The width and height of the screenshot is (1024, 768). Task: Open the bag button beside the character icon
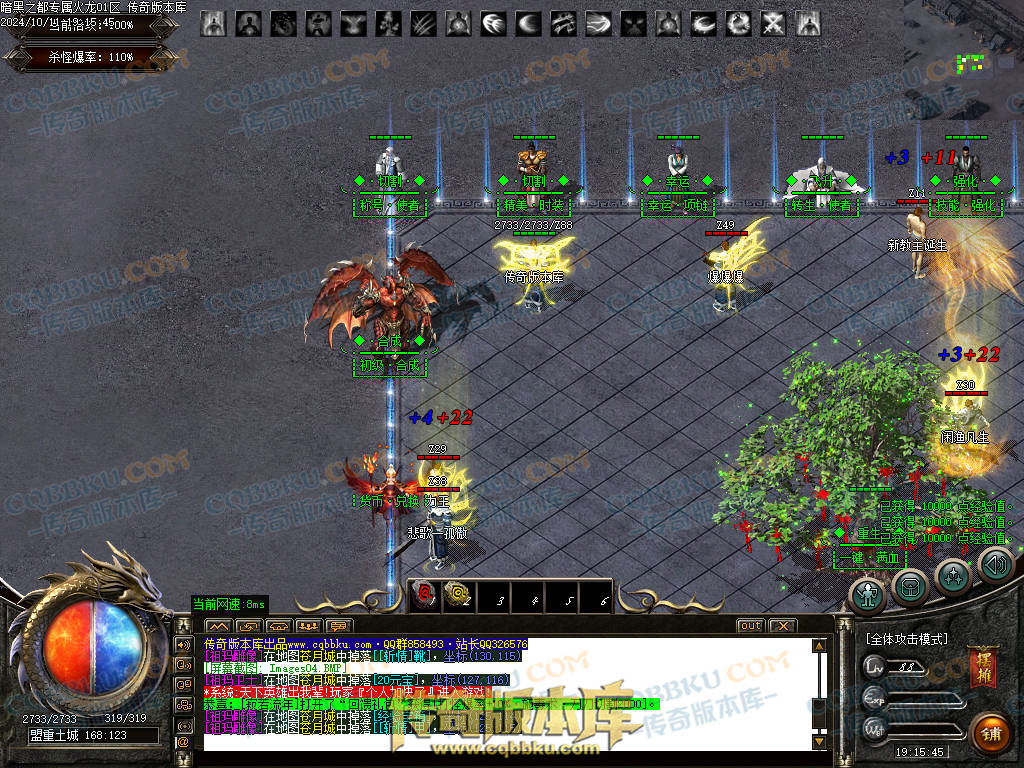909,585
